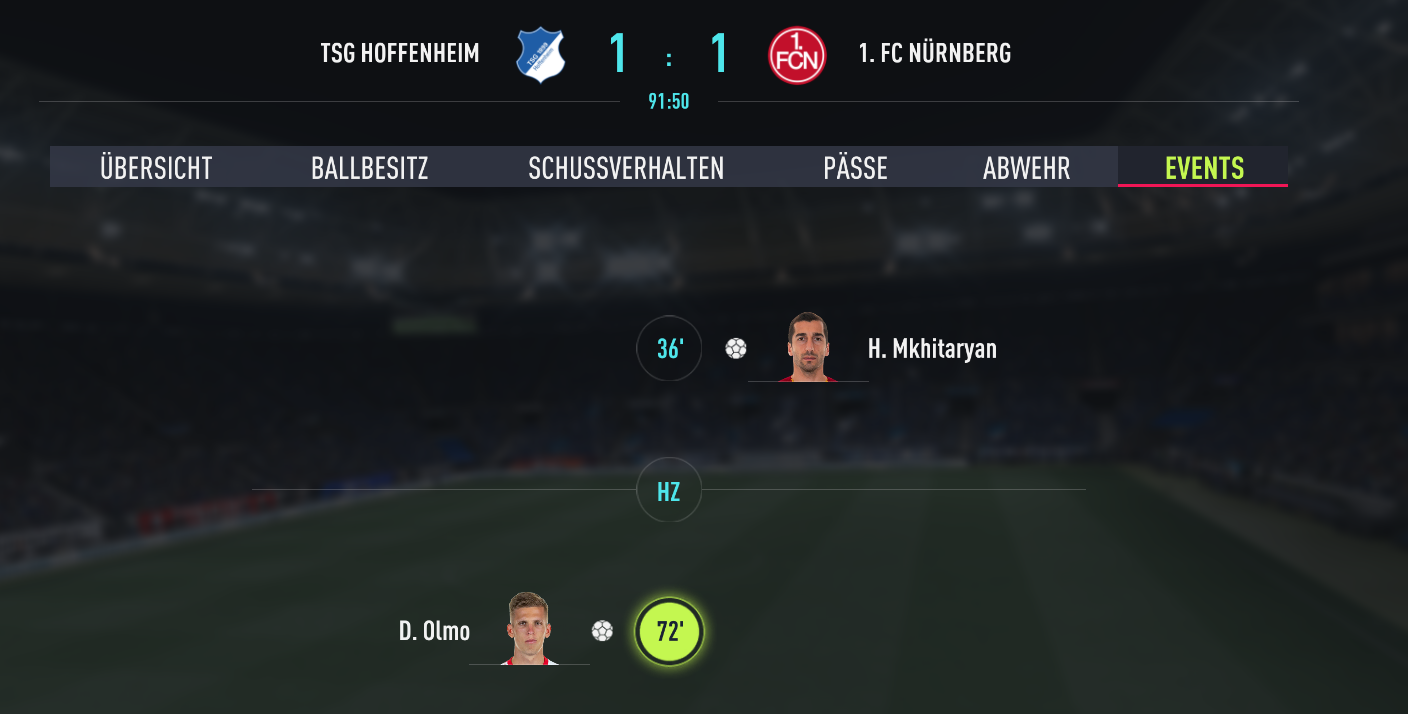
Task: Go to the Abwehr tab
Action: pos(1026,168)
